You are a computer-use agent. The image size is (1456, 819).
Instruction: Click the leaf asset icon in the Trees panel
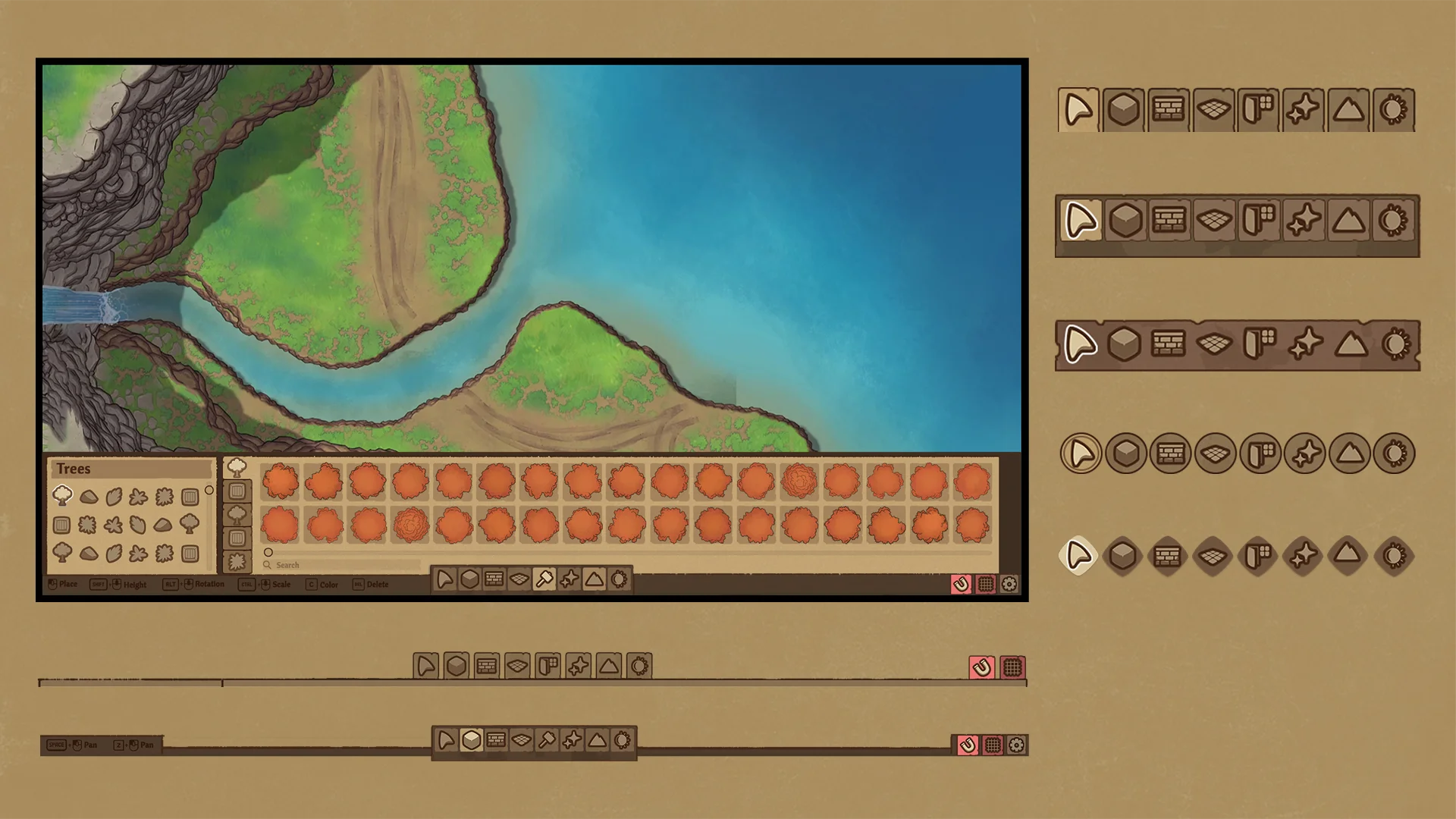tap(114, 495)
